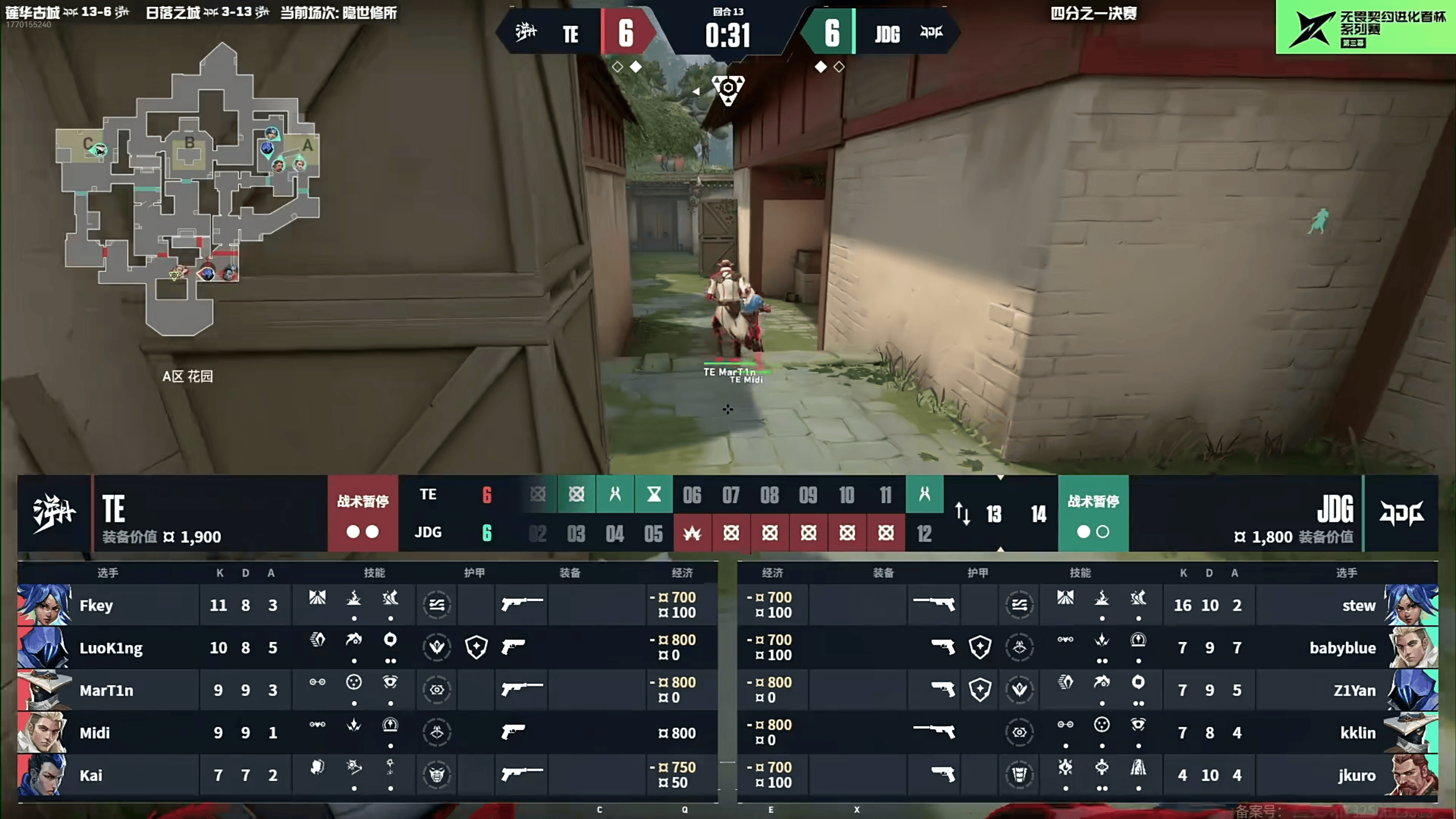Click the TE tactical pause box
This screenshot has width=1456, height=819.
point(362,513)
